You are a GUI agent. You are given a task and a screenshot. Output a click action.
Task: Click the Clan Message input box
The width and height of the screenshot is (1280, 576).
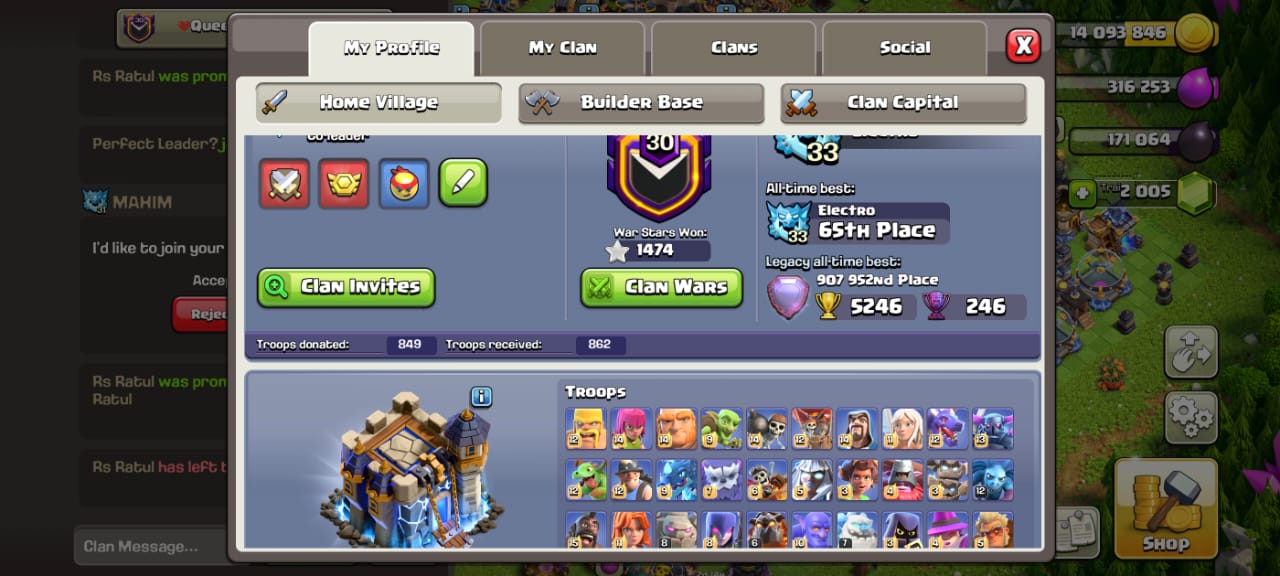coord(150,546)
